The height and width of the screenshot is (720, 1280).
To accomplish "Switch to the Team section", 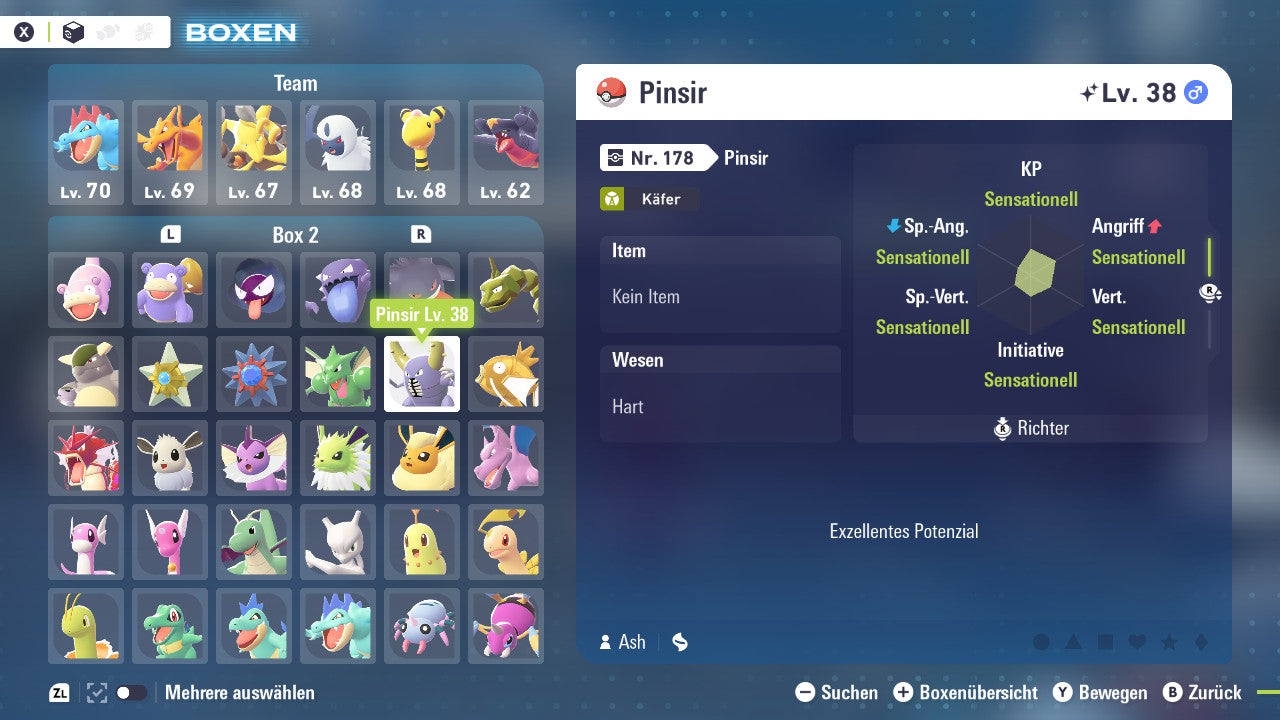I will pyautogui.click(x=295, y=83).
